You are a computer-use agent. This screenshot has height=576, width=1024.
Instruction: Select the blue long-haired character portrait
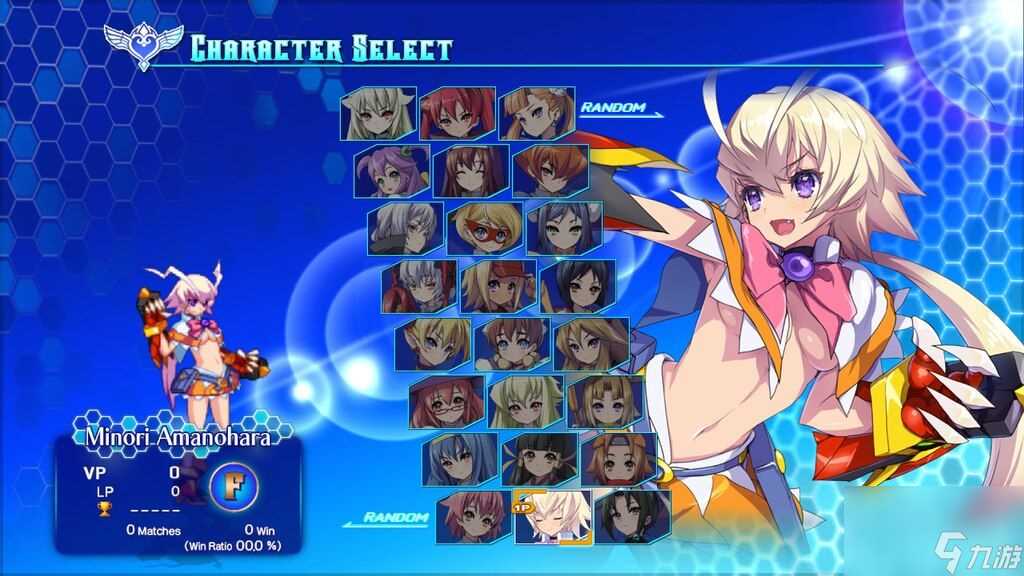point(460,459)
